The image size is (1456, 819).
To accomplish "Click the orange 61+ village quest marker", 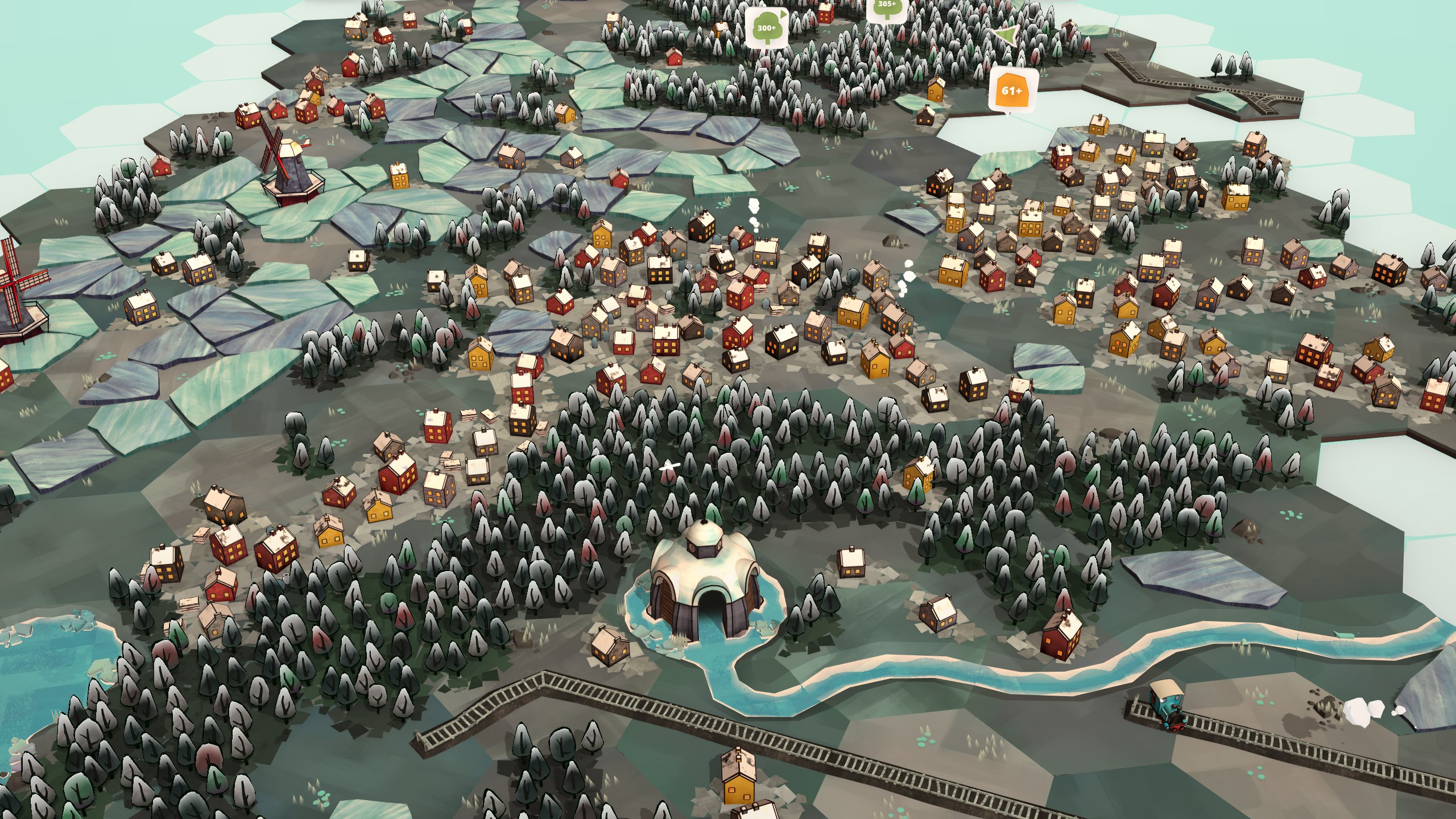I will pyautogui.click(x=1011, y=91).
